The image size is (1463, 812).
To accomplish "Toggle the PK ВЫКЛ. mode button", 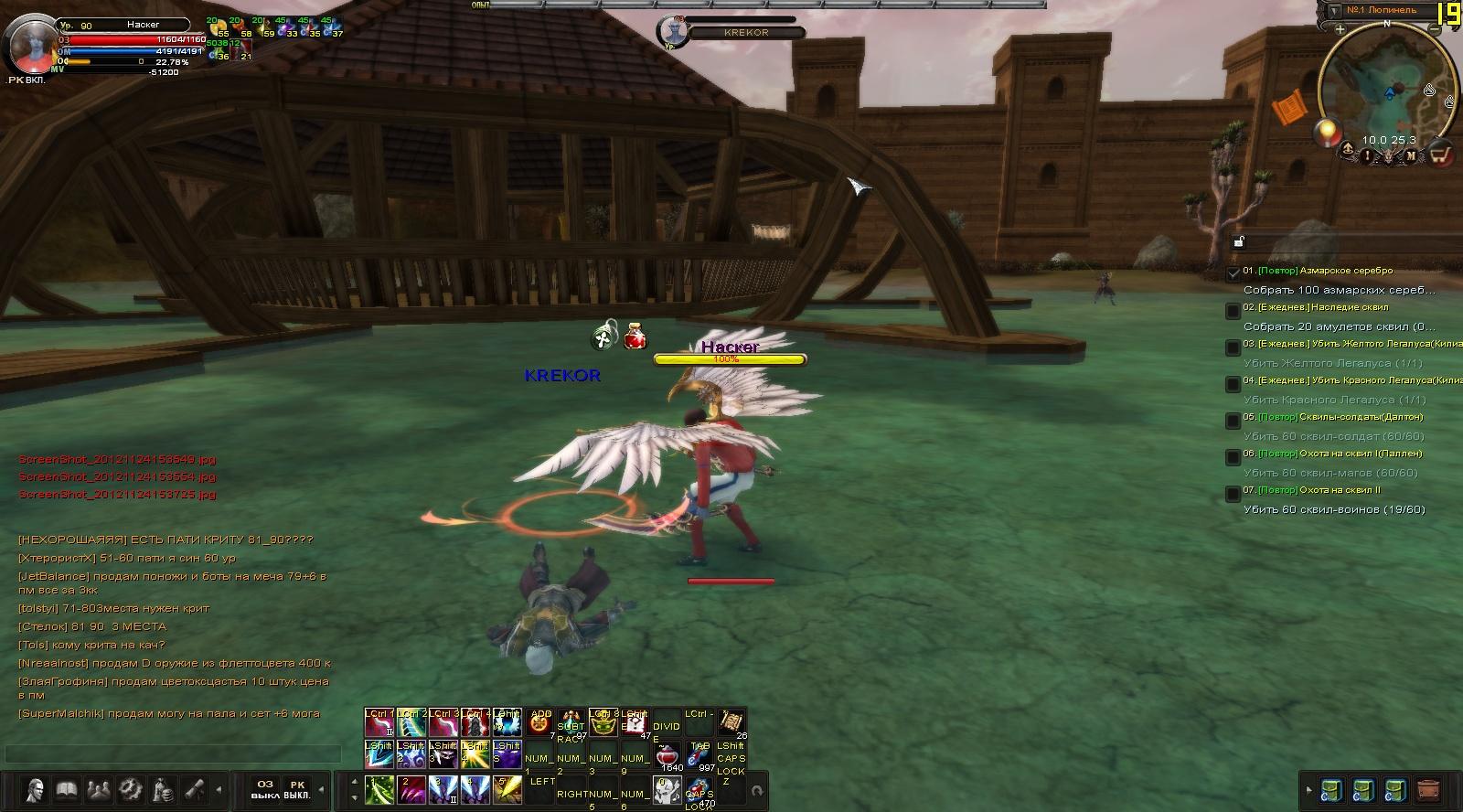I will [296, 789].
